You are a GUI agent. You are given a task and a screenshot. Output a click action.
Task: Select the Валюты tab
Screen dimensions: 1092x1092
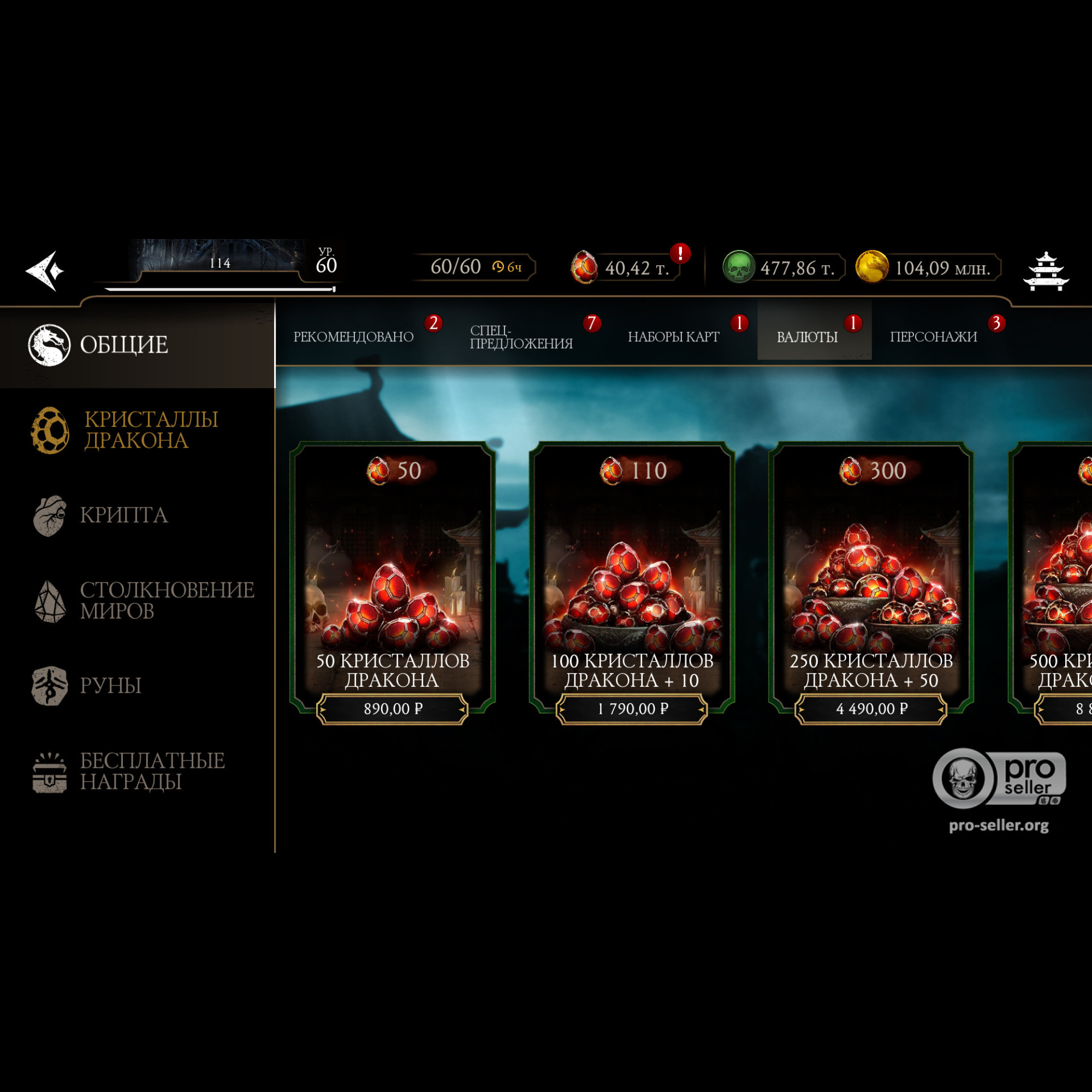tap(806, 337)
